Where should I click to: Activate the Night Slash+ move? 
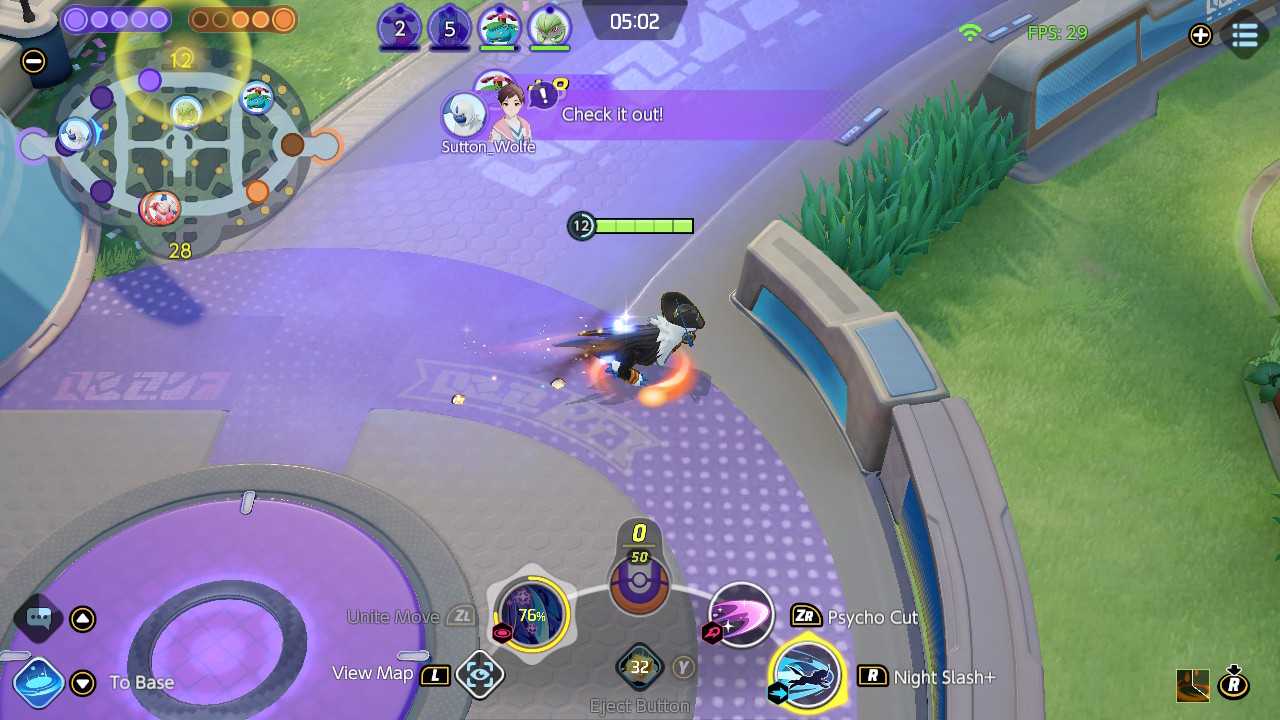(x=807, y=675)
